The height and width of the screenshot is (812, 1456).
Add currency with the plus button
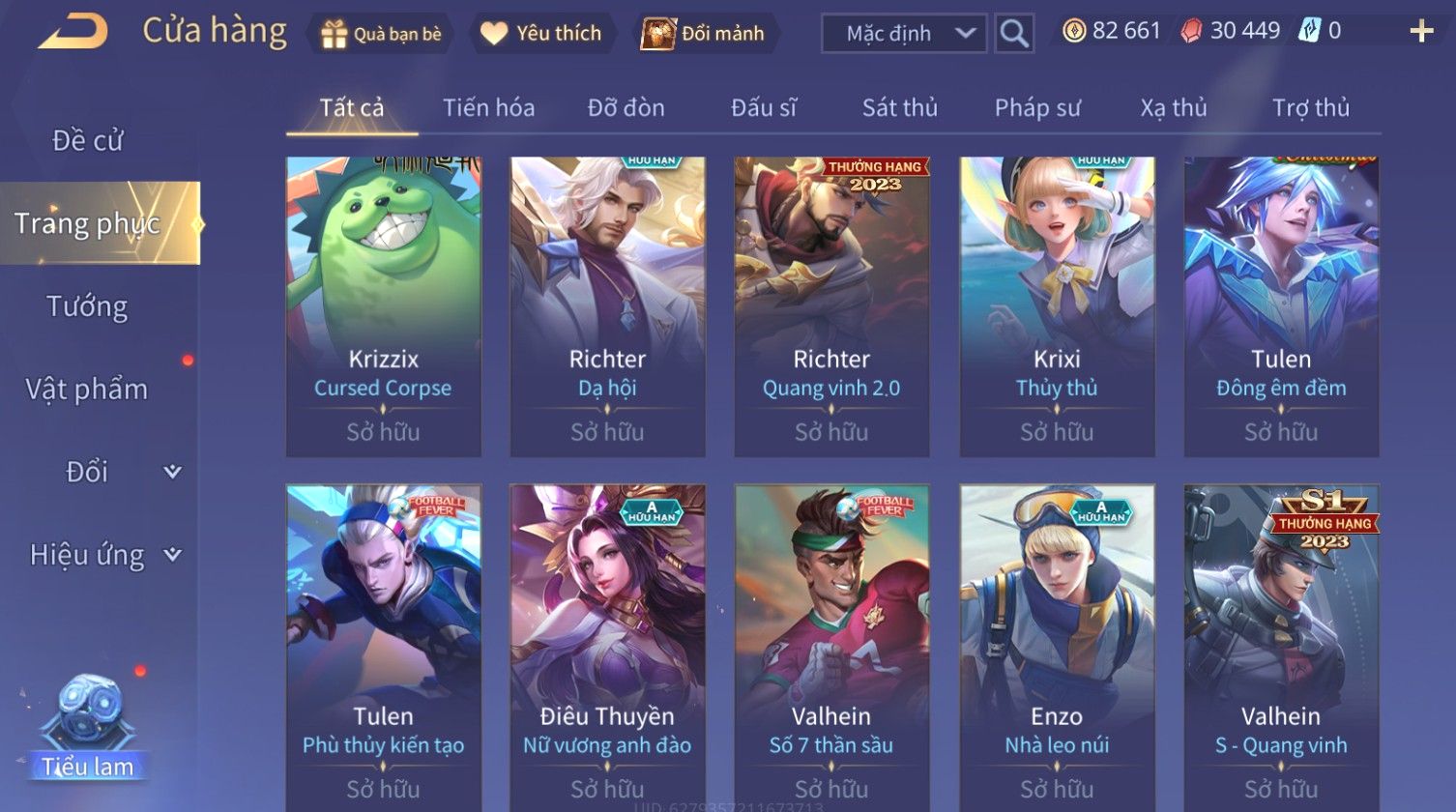click(x=1421, y=32)
